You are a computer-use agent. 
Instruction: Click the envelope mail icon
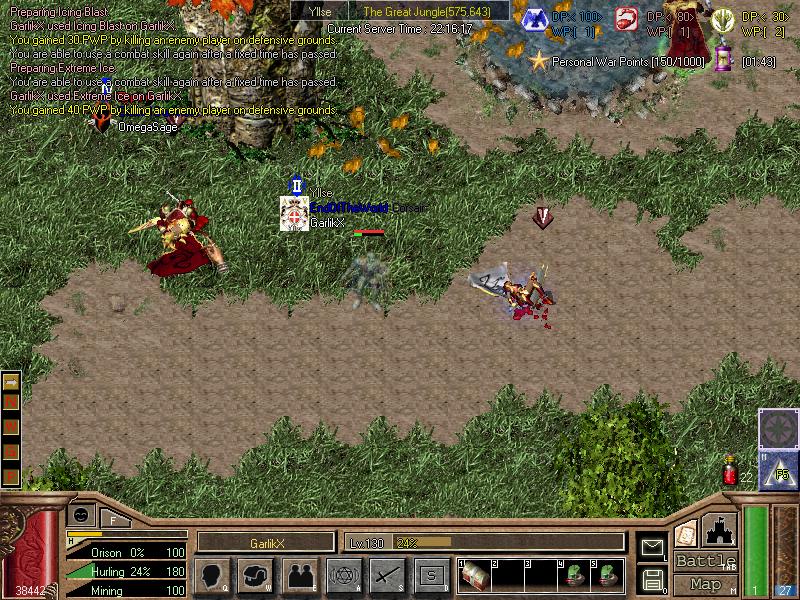click(652, 546)
